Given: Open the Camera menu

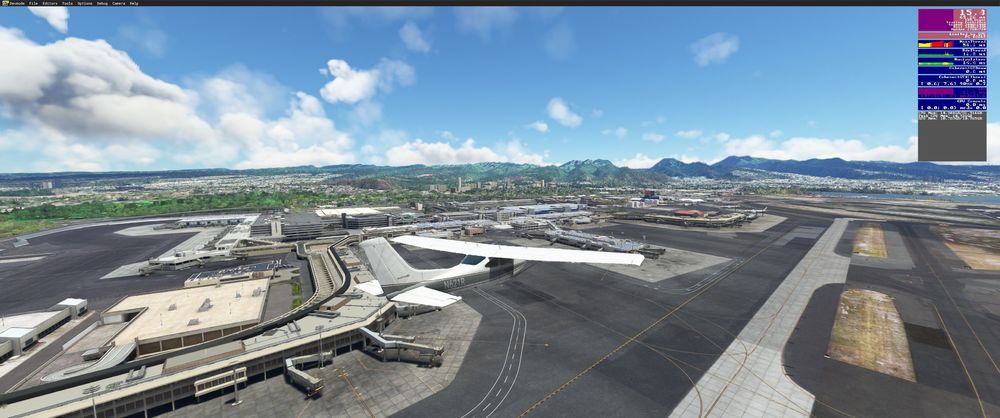Looking at the screenshot, I should click(118, 4).
